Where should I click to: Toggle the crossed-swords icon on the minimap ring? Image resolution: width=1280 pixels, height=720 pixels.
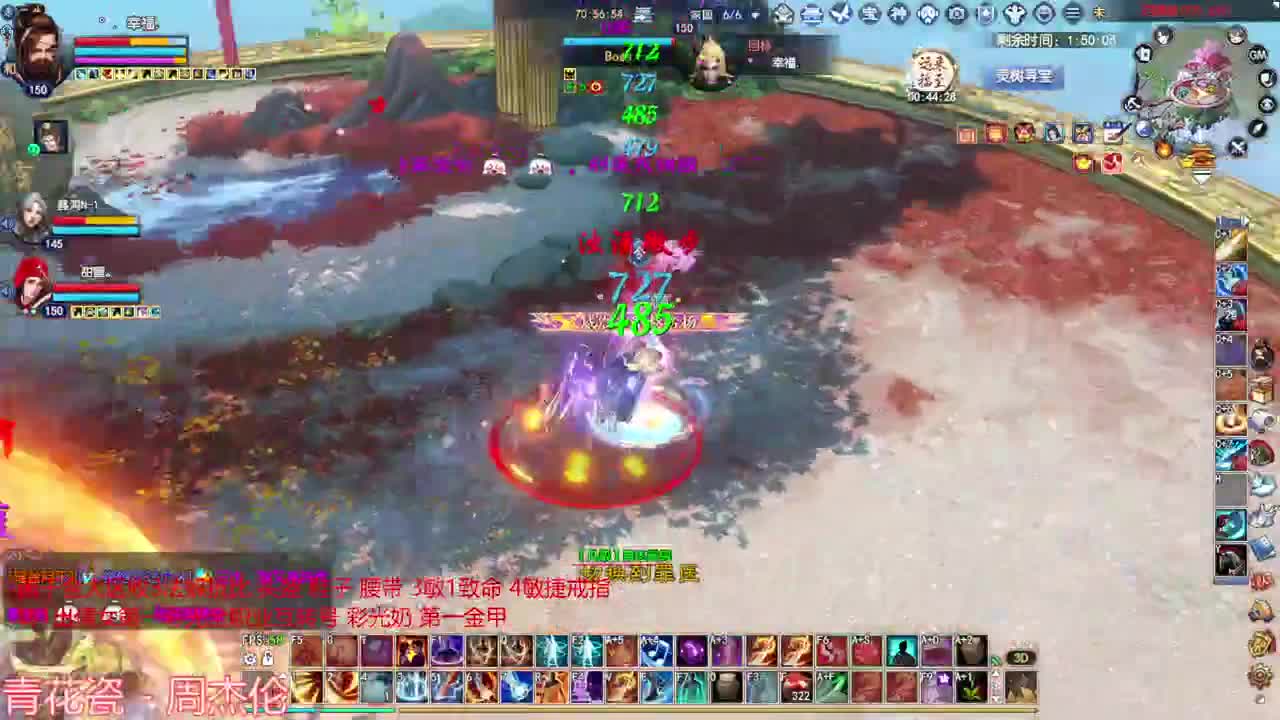coord(1238,146)
